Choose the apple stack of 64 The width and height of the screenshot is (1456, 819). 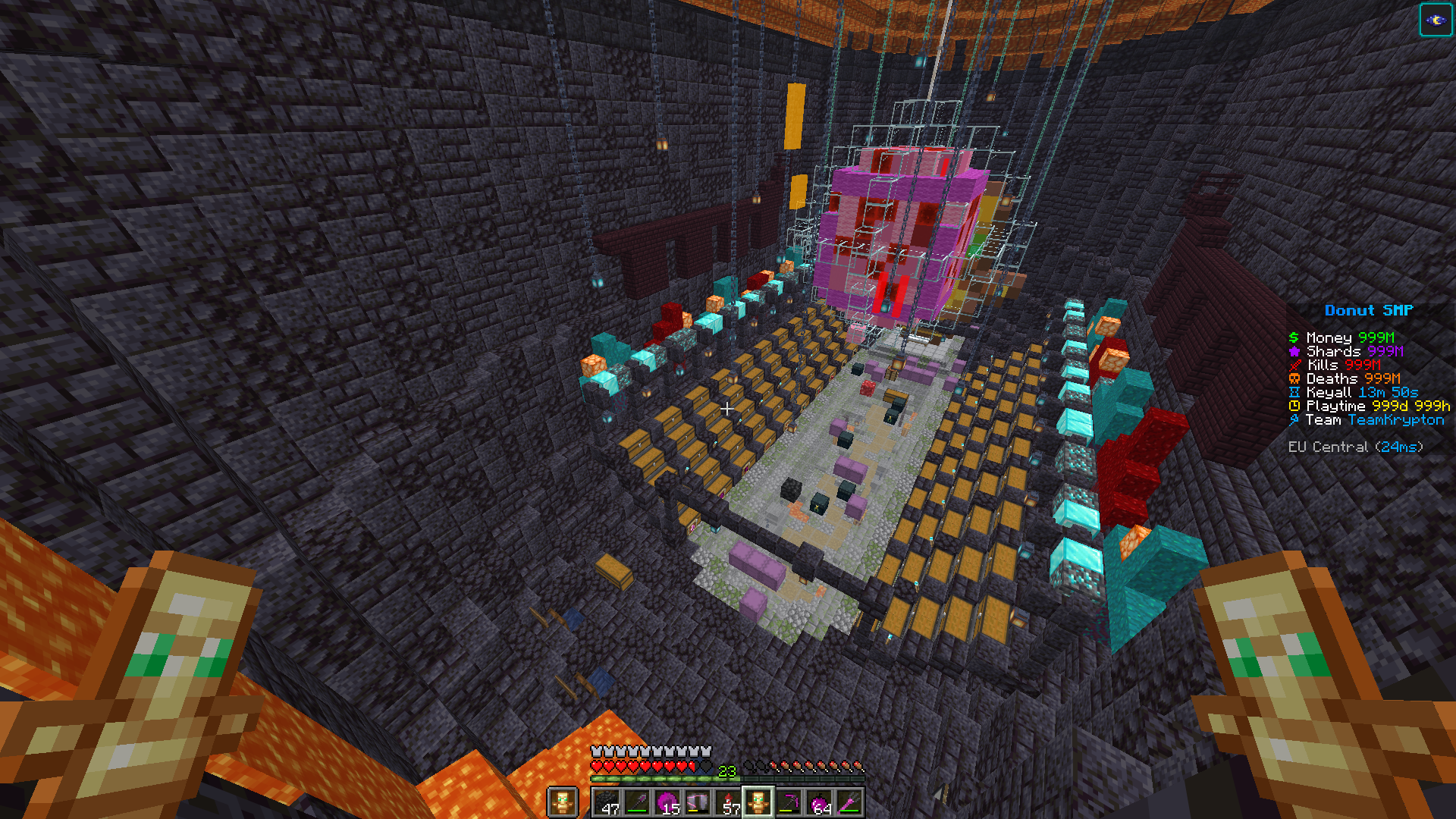coord(819,802)
